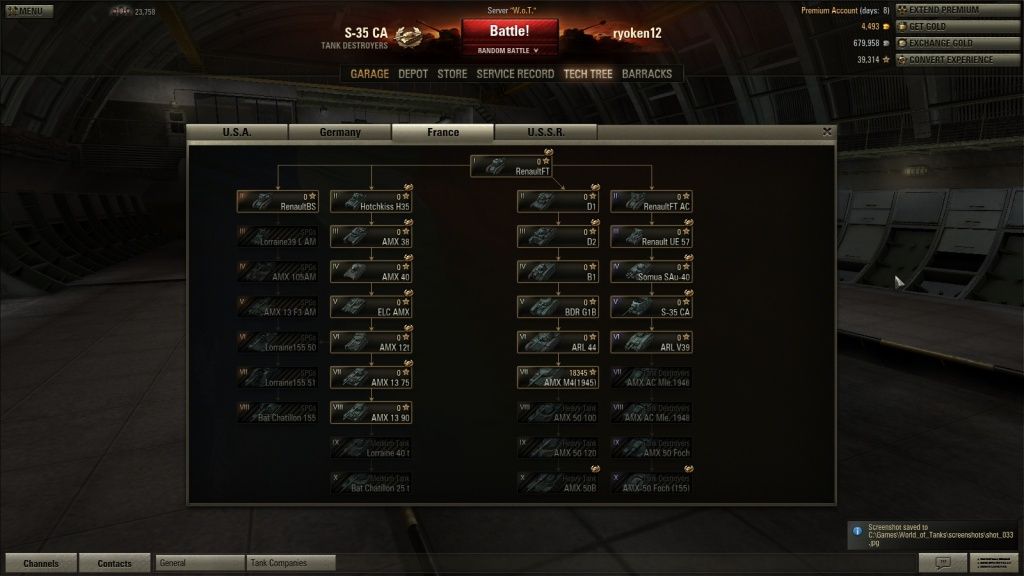1024x576 pixels.
Task: Open the Channels chat button
Action: click(x=41, y=563)
